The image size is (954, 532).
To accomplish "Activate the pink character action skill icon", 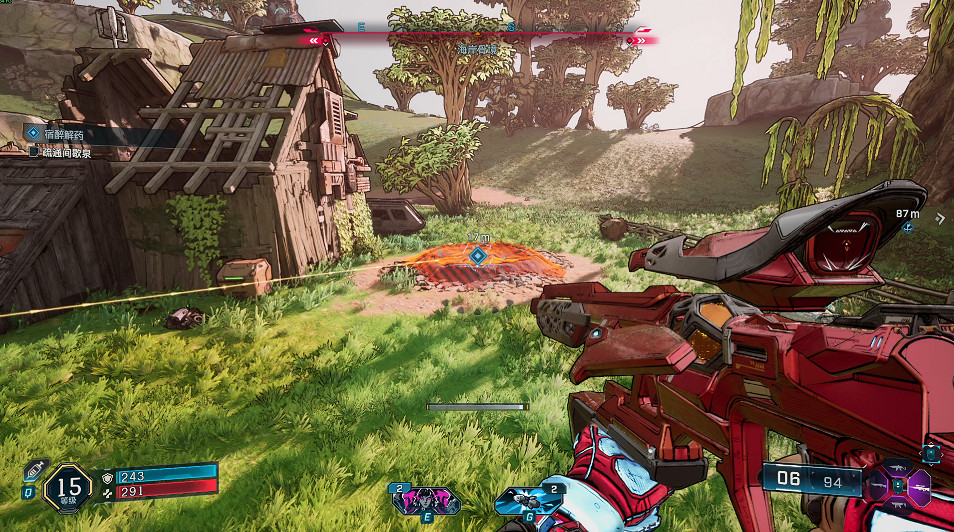I will click(x=426, y=499).
